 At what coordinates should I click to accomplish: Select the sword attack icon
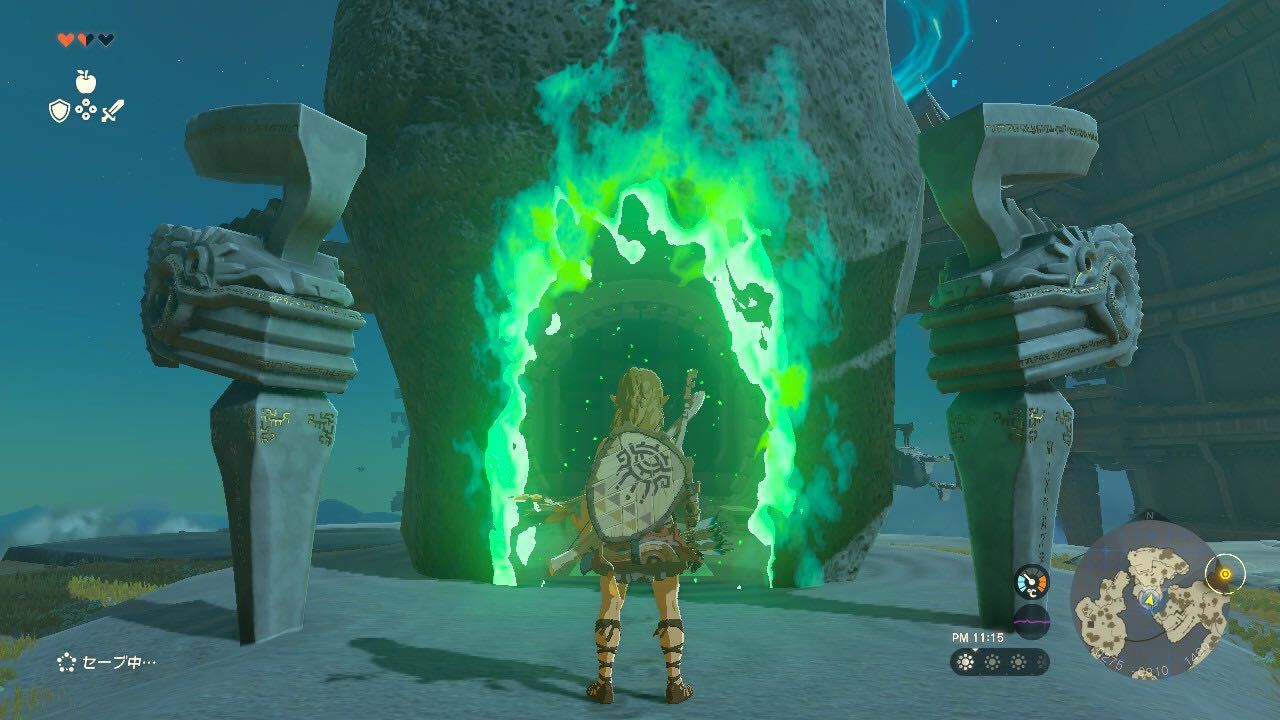click(113, 110)
